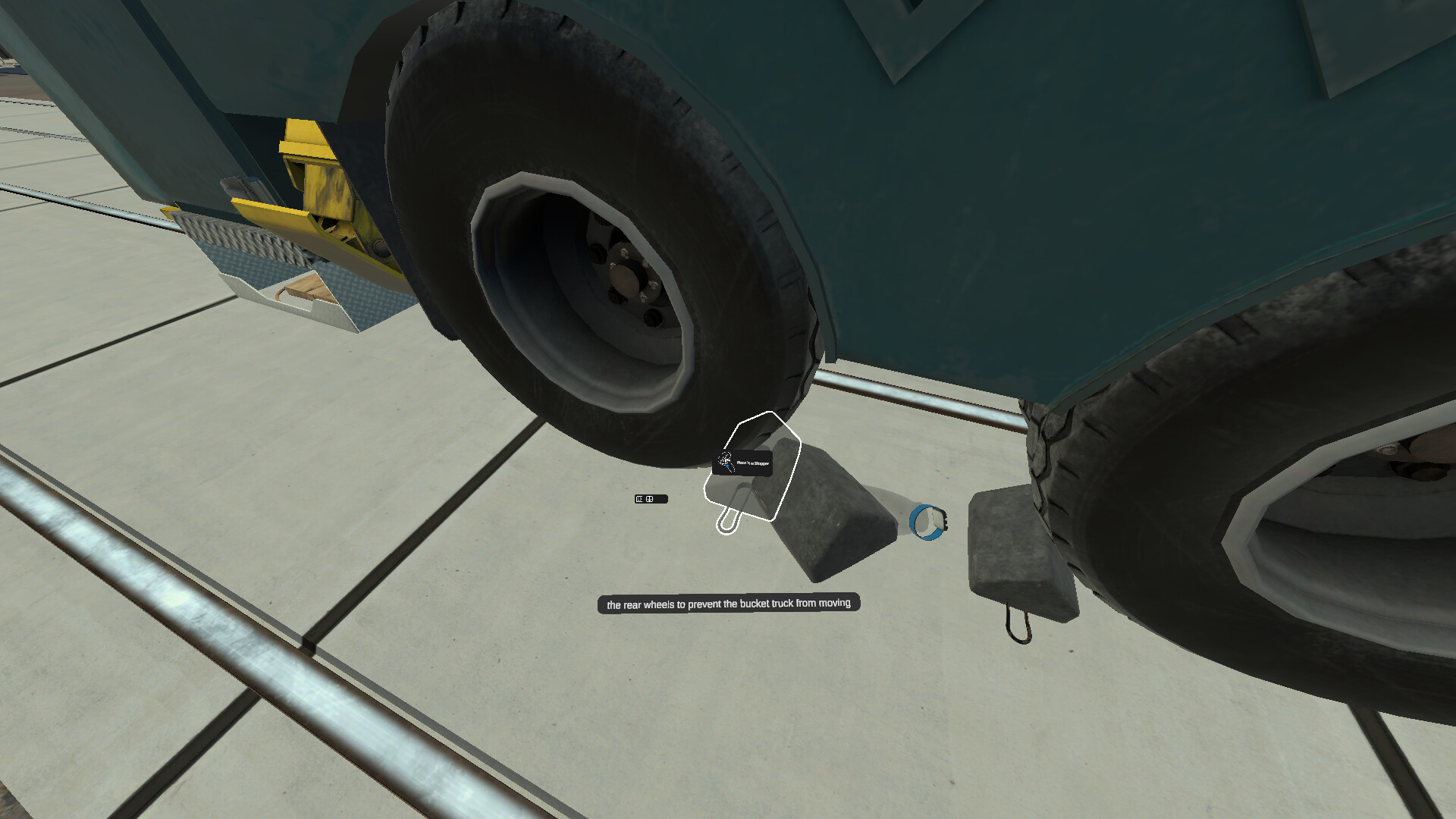This screenshot has width=1456, height=819.
Task: Select the grab controller hint icon
Action: pos(638,498)
